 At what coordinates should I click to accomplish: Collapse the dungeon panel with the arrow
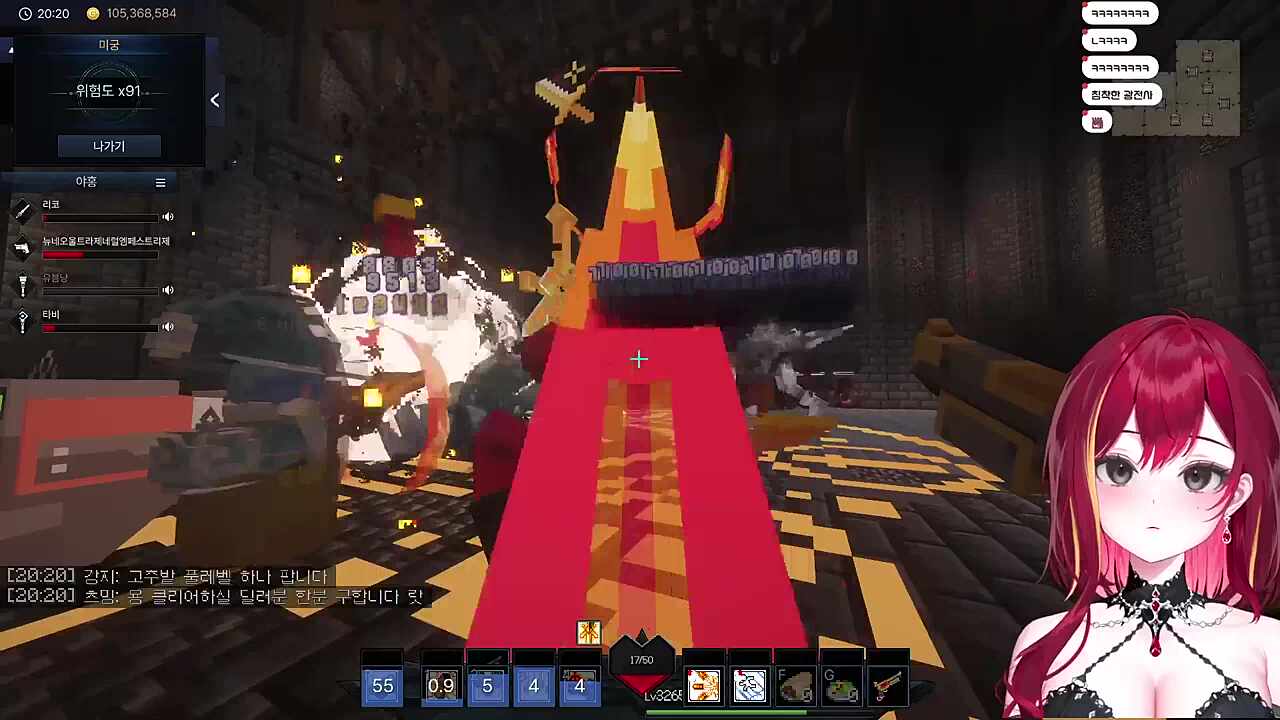point(215,100)
